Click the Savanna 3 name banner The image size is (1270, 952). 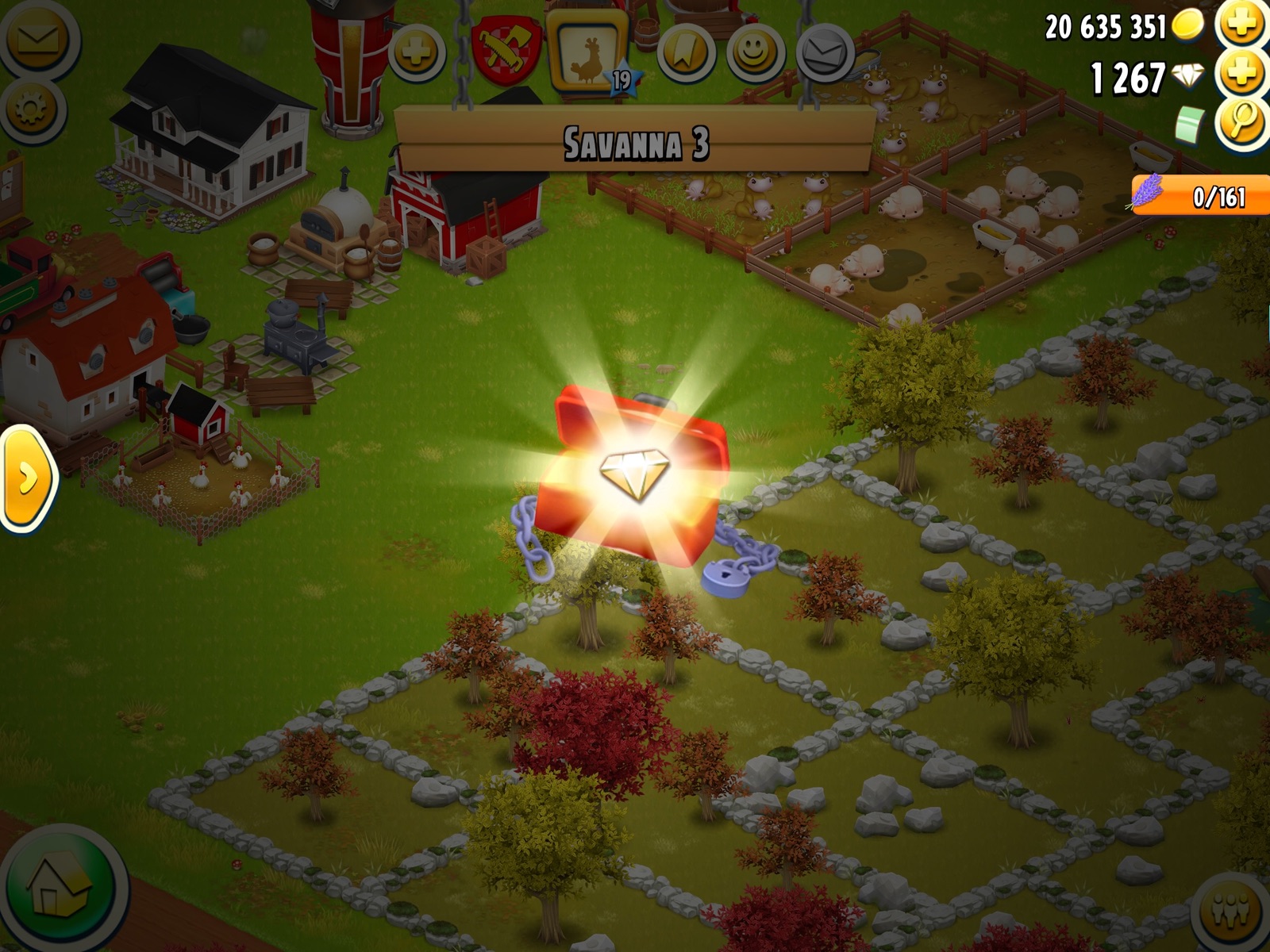tap(635, 144)
